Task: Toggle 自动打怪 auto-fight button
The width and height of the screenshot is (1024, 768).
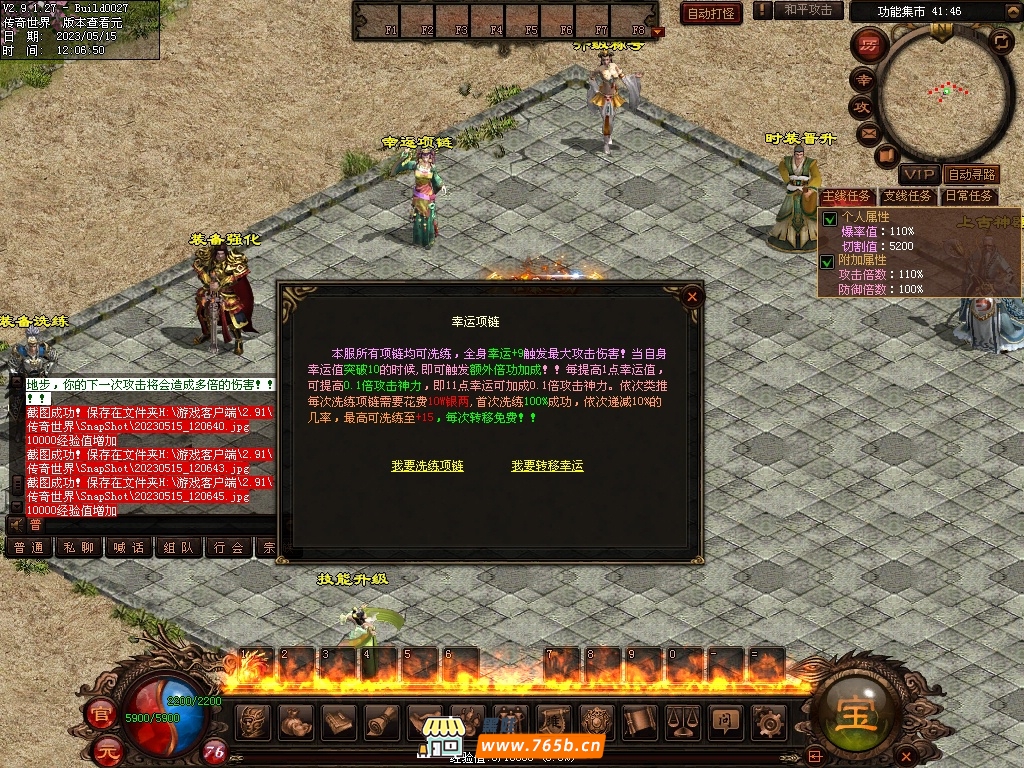Action: click(711, 13)
